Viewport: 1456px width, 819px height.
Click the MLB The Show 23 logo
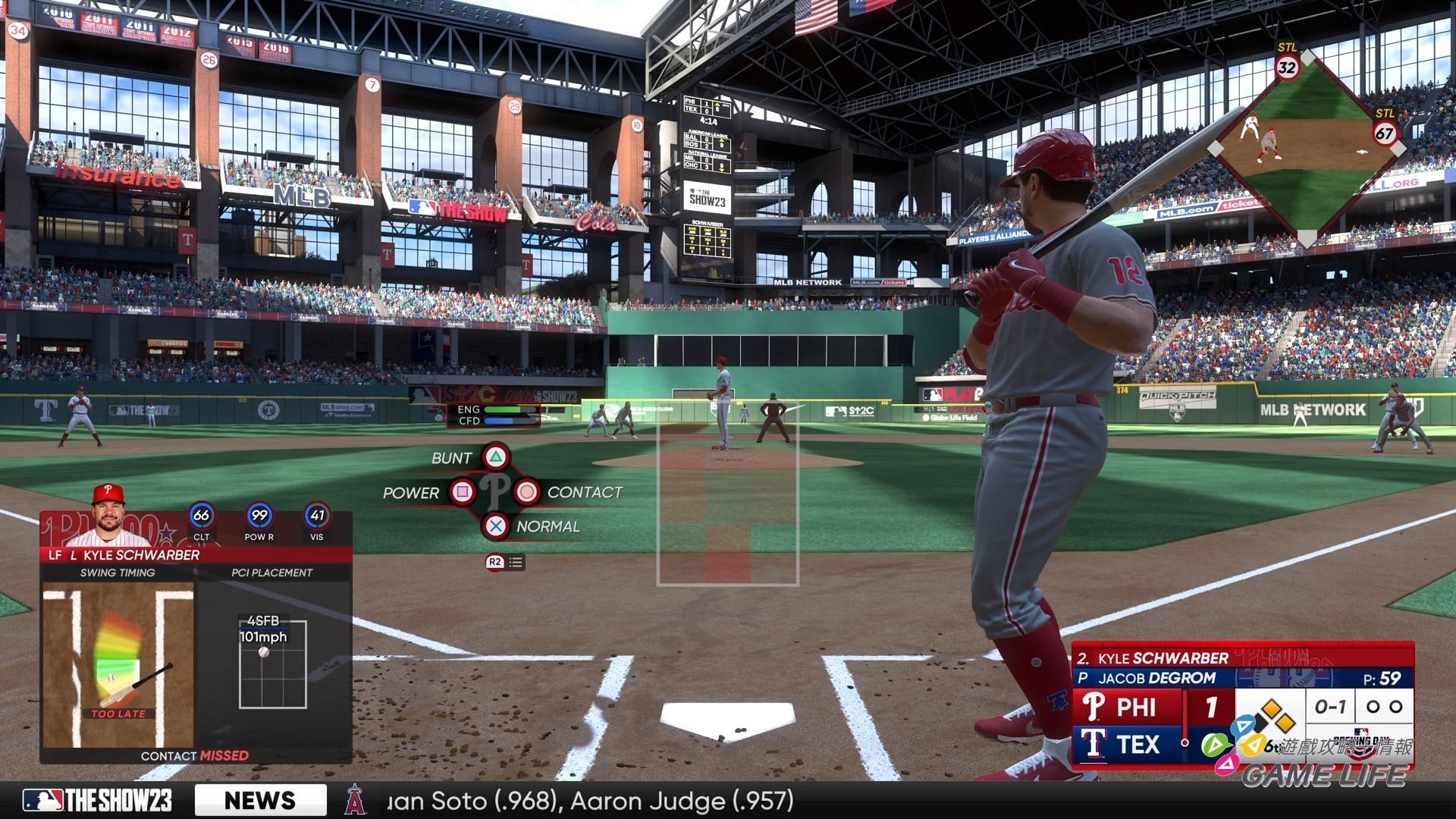[x=97, y=800]
